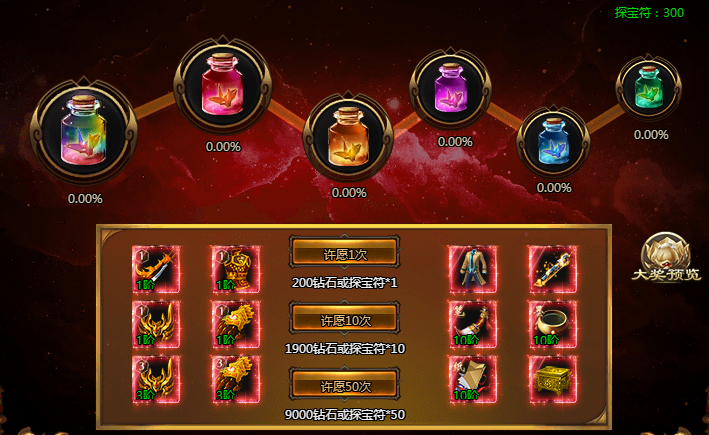
Task: Activate the 许愿50次 wish button
Action: coord(344,385)
